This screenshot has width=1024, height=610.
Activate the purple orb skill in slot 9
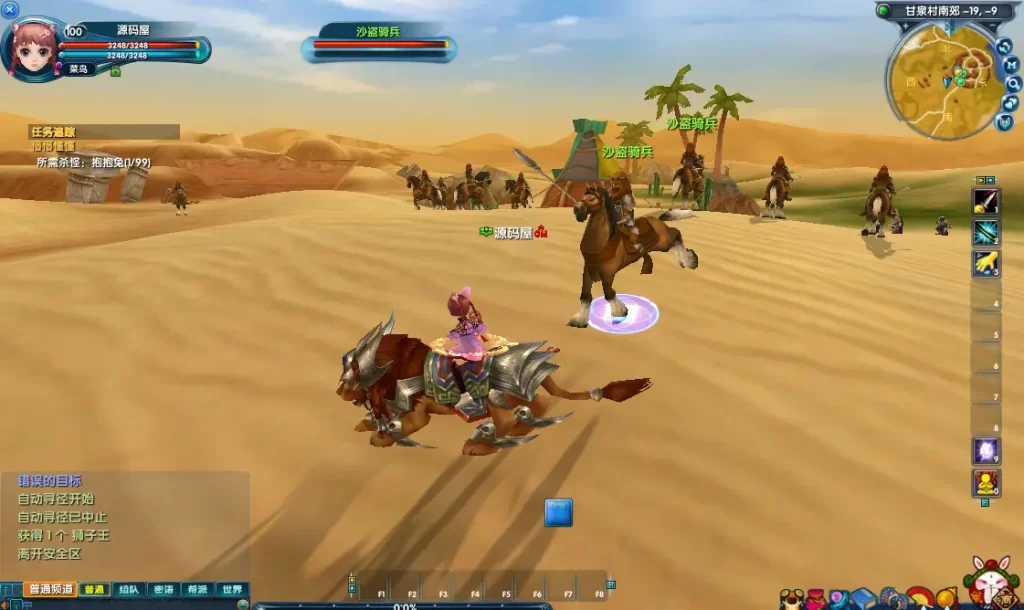[x=986, y=451]
